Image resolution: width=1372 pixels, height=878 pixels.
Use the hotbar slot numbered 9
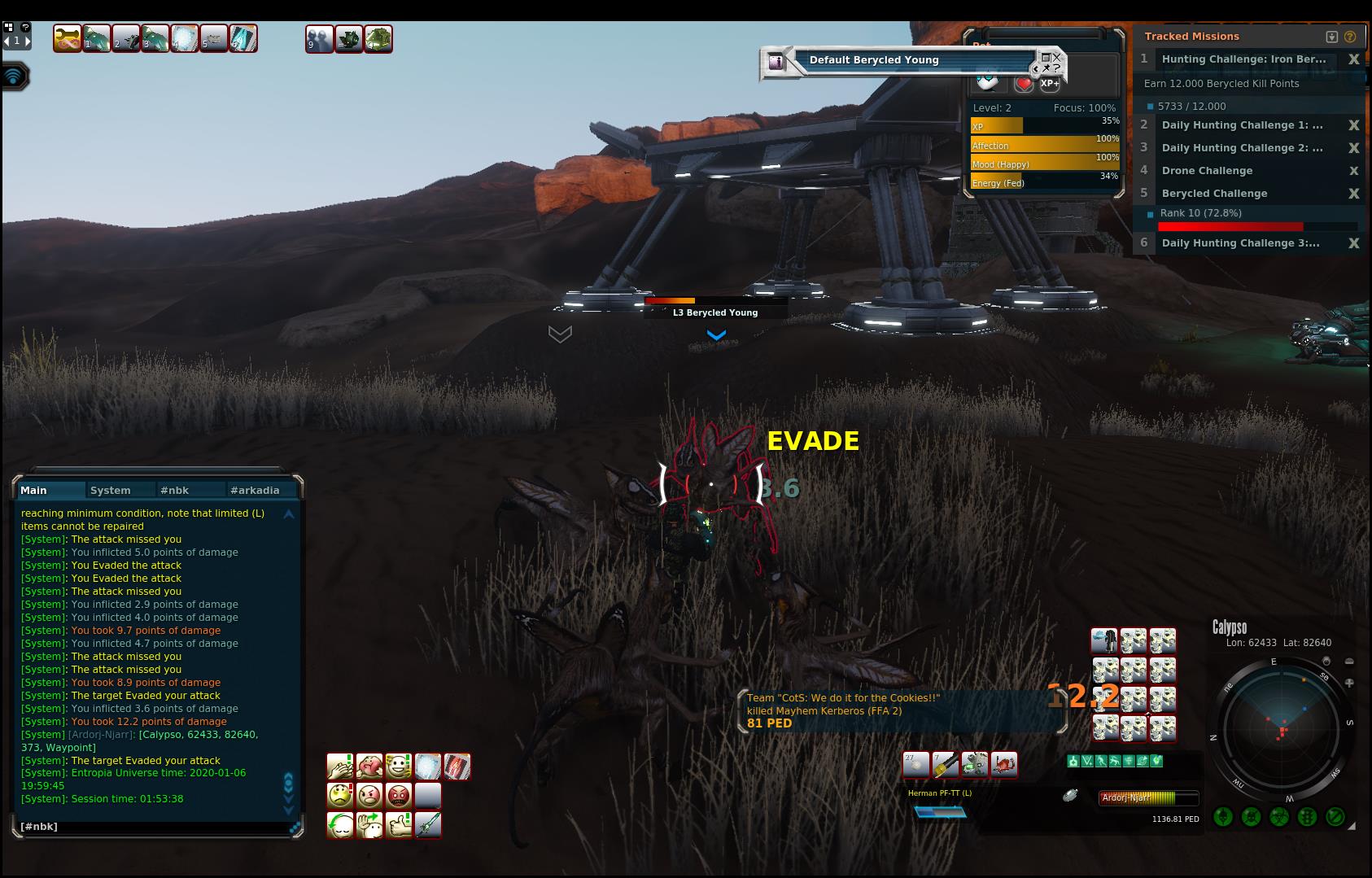[x=320, y=39]
